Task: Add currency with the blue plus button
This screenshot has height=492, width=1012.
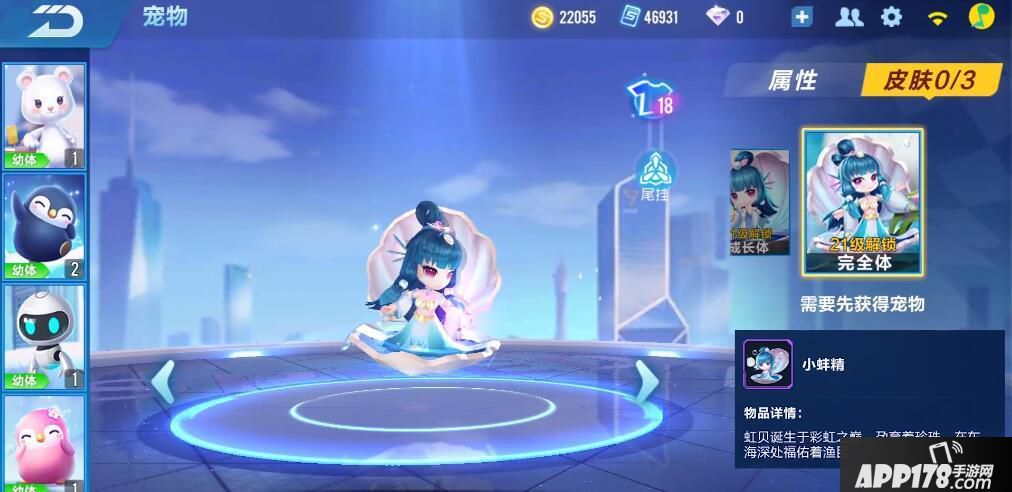Action: 801,17
